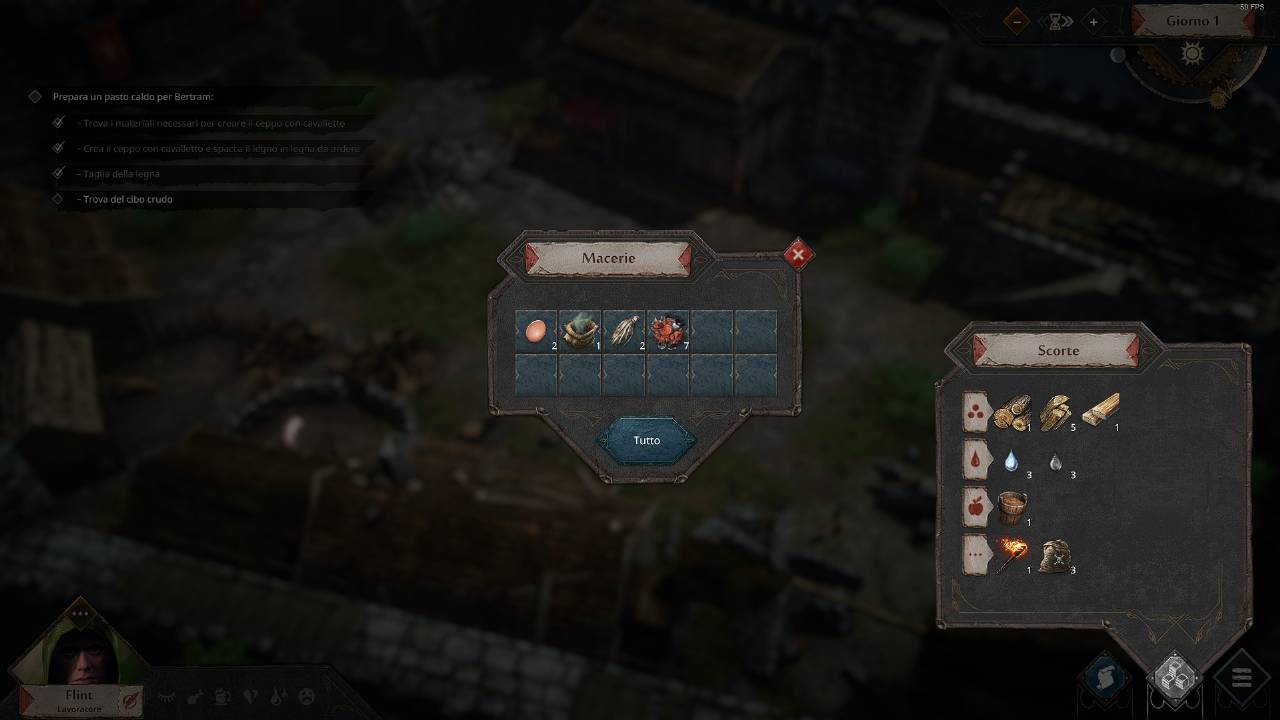
Task: Pick the smoking sack item slot
Action: point(580,330)
